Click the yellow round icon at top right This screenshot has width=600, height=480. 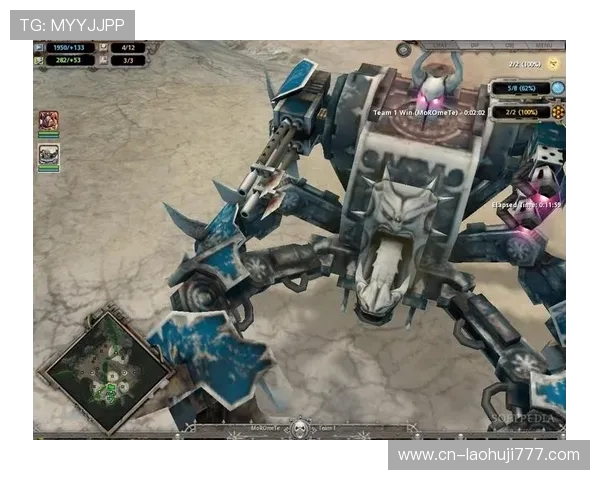click(555, 63)
